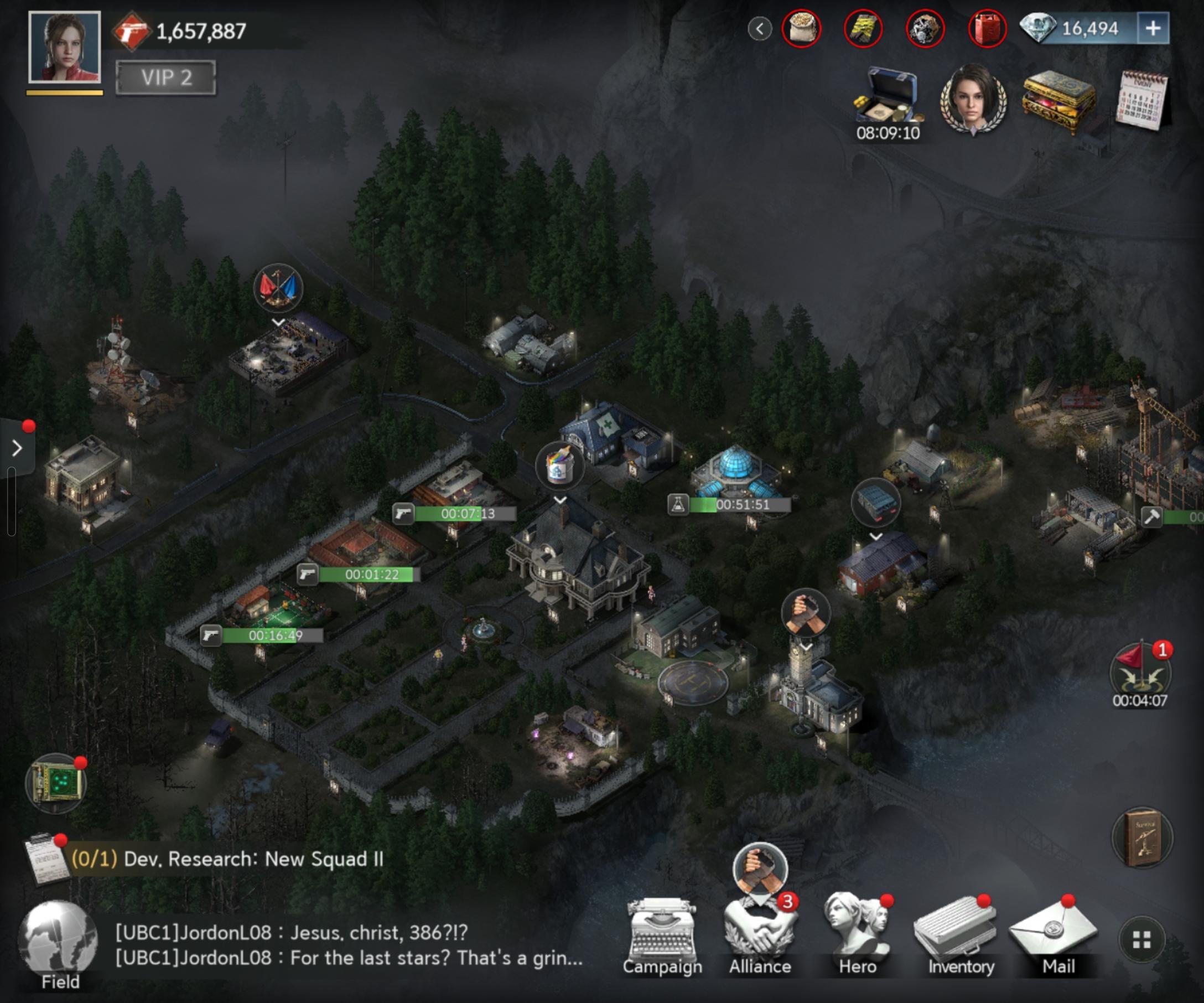Open the event calendar
Screen dimensions: 1204x1003
(x=1142, y=100)
